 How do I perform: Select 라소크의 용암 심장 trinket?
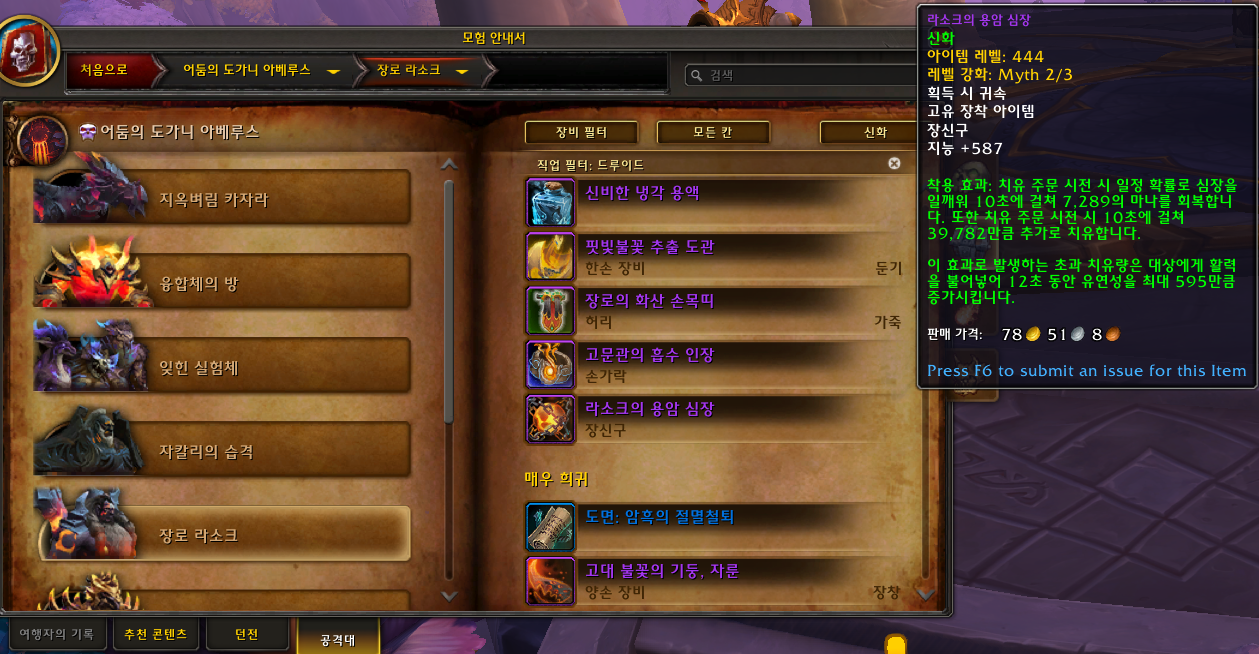click(650, 409)
